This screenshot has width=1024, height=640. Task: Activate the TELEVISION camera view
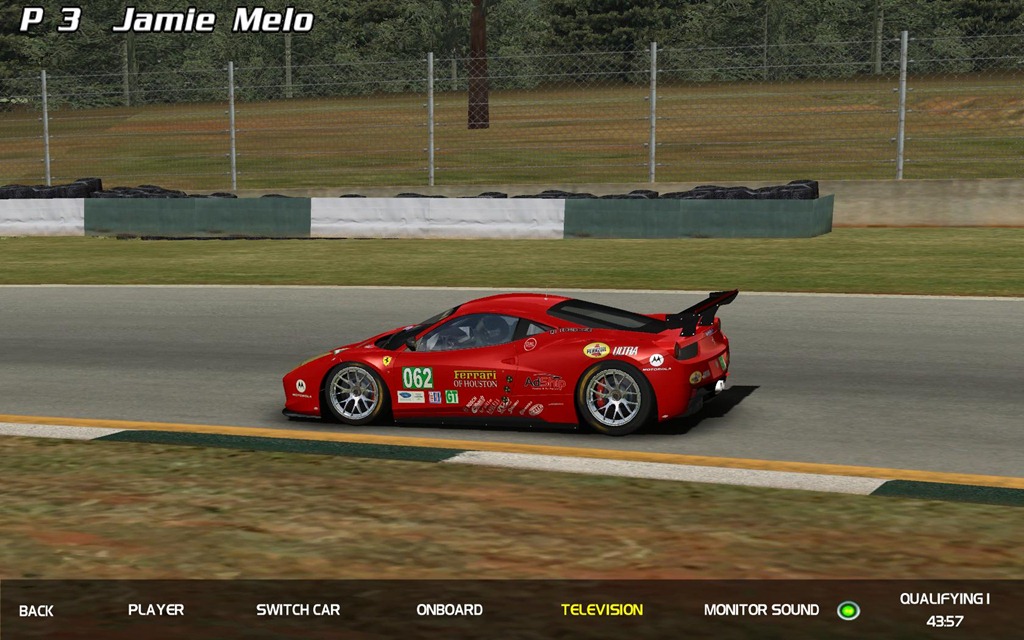coord(602,609)
